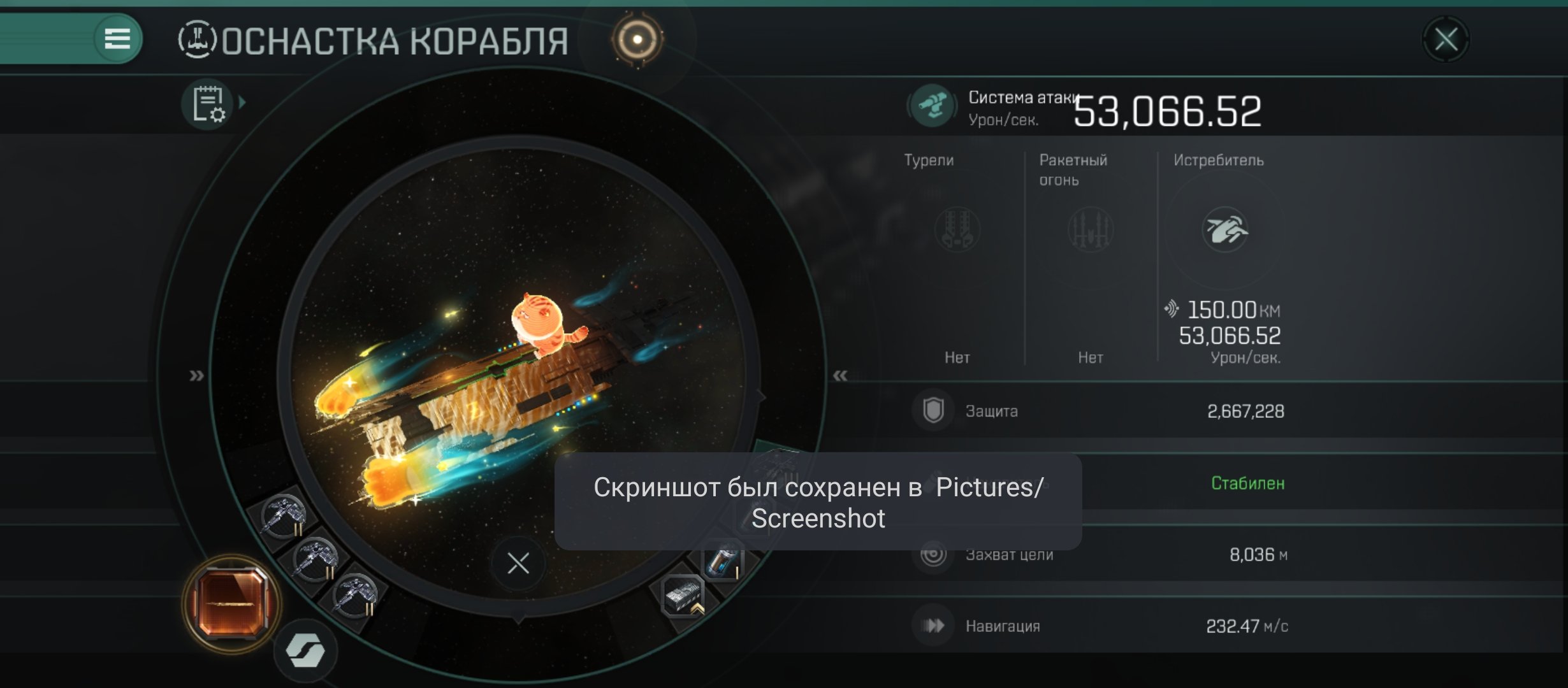Tap the hexagonal S-shaped swap icon
Image resolution: width=1568 pixels, height=688 pixels.
point(306,651)
